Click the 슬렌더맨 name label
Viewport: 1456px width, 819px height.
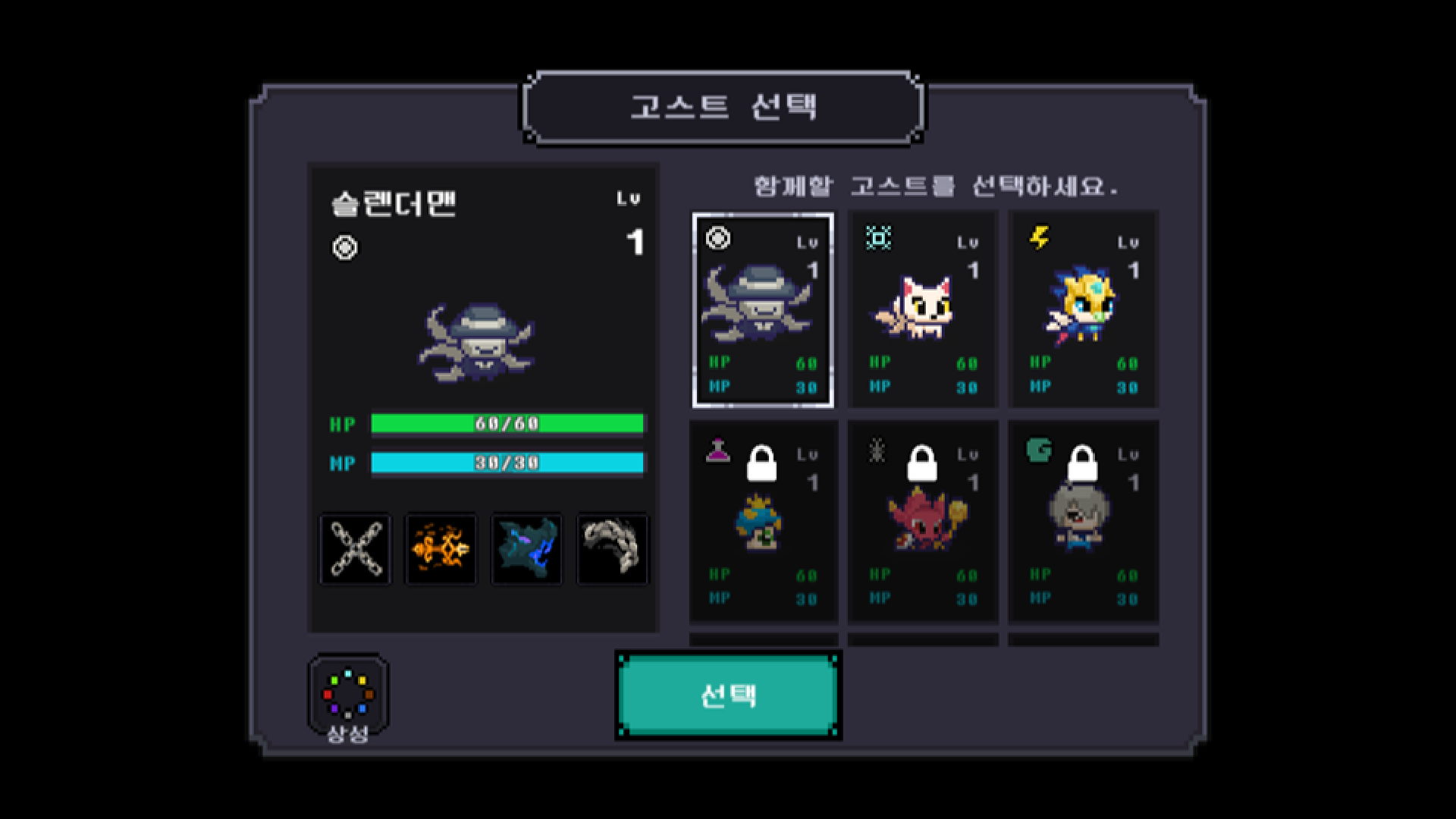[x=394, y=203]
